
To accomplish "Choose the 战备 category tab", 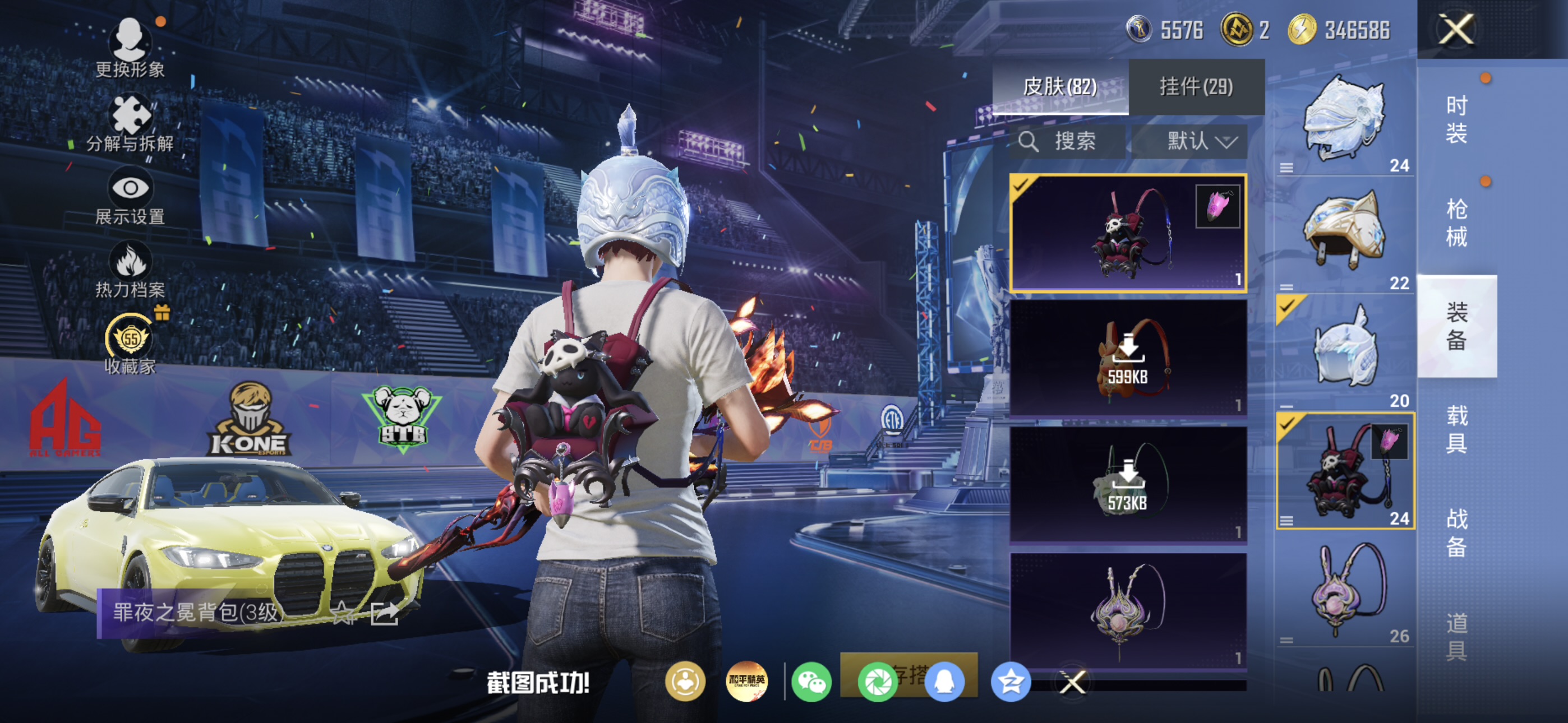I will (x=1456, y=532).
